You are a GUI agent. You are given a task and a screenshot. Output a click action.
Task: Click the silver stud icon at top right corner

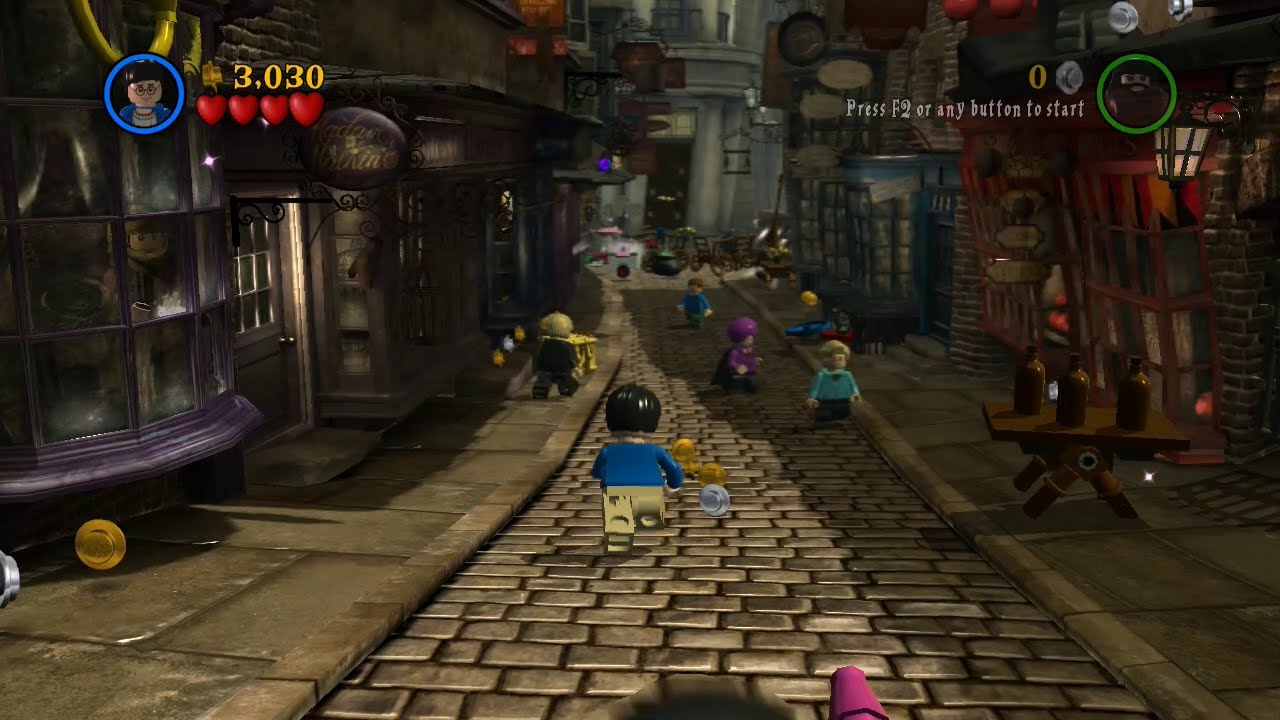pyautogui.click(x=1121, y=15)
